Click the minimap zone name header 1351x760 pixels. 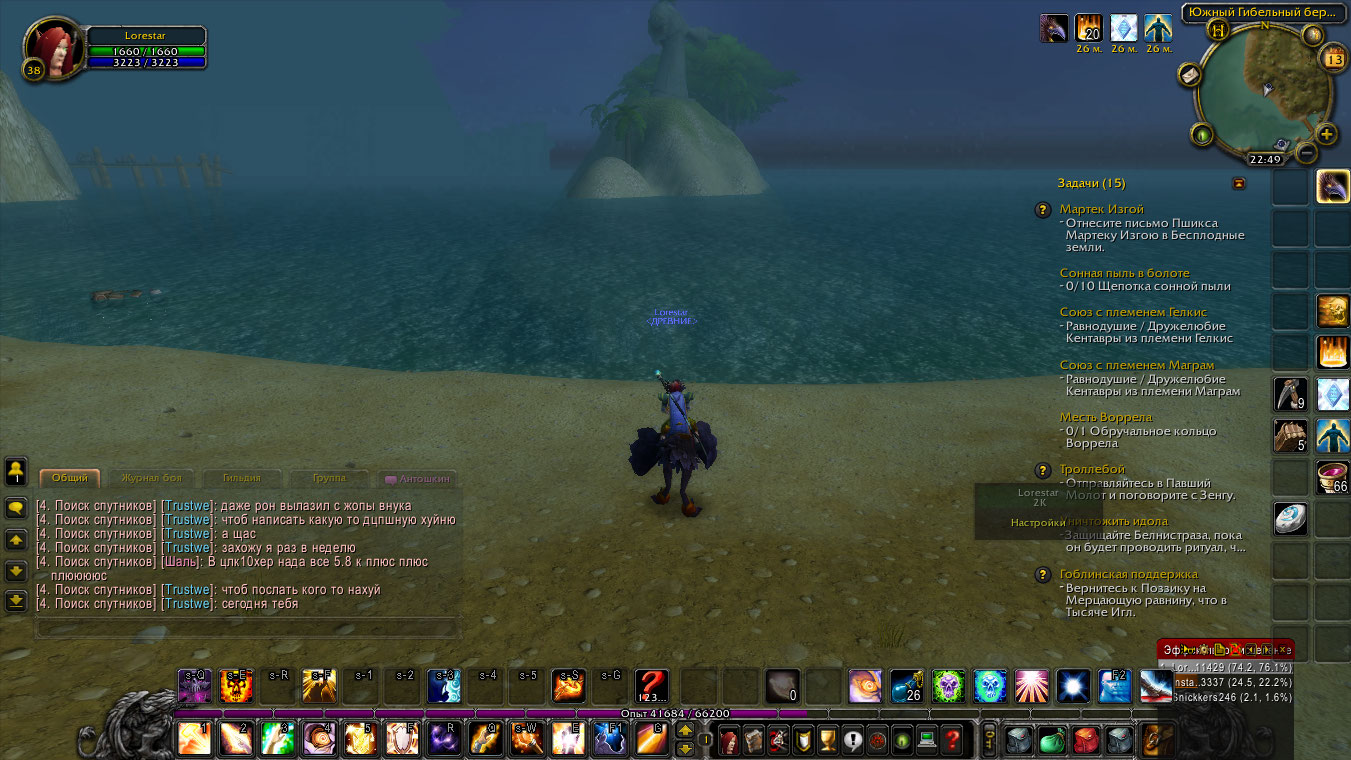point(1260,13)
